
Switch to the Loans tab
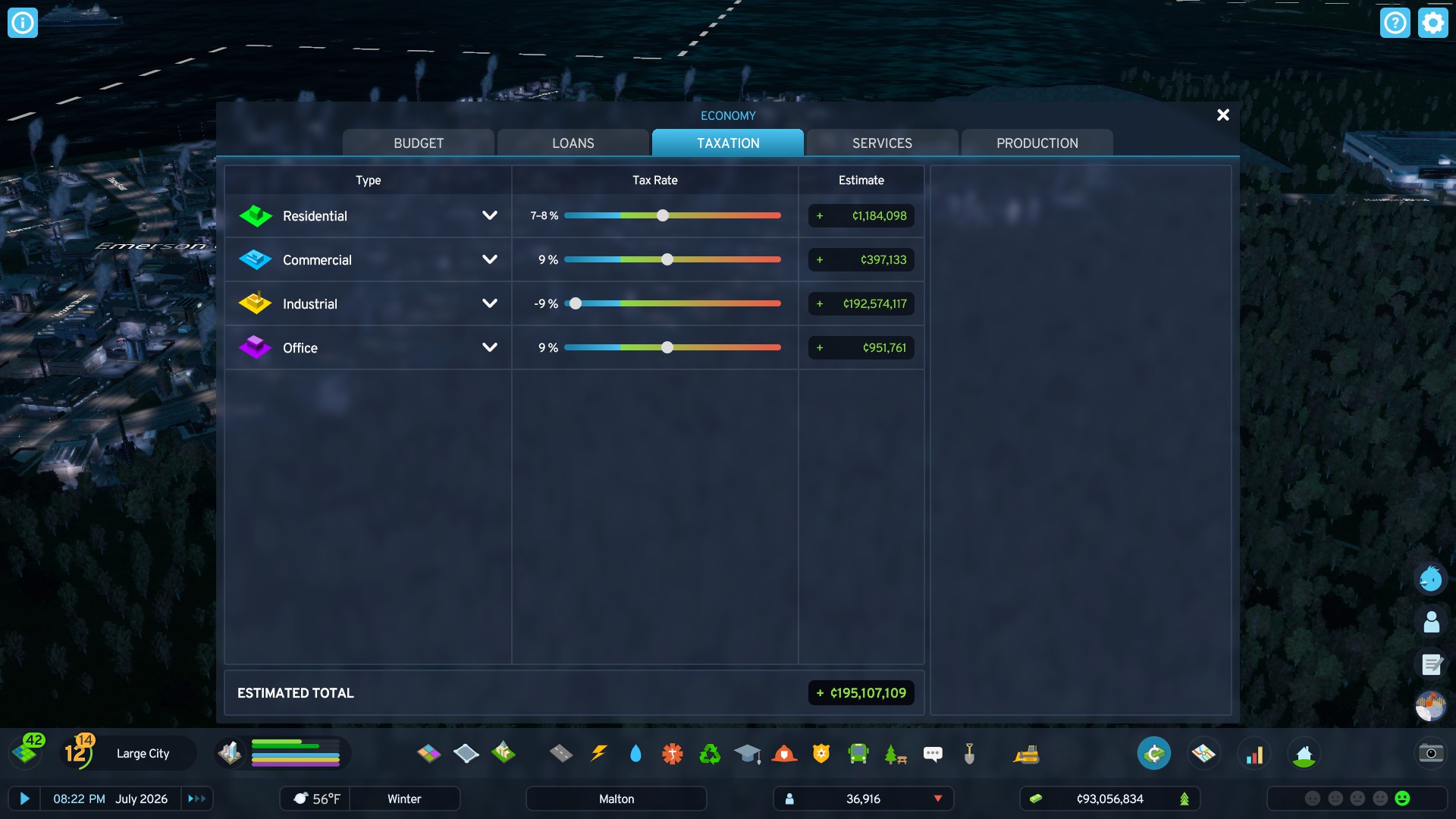coord(573,143)
